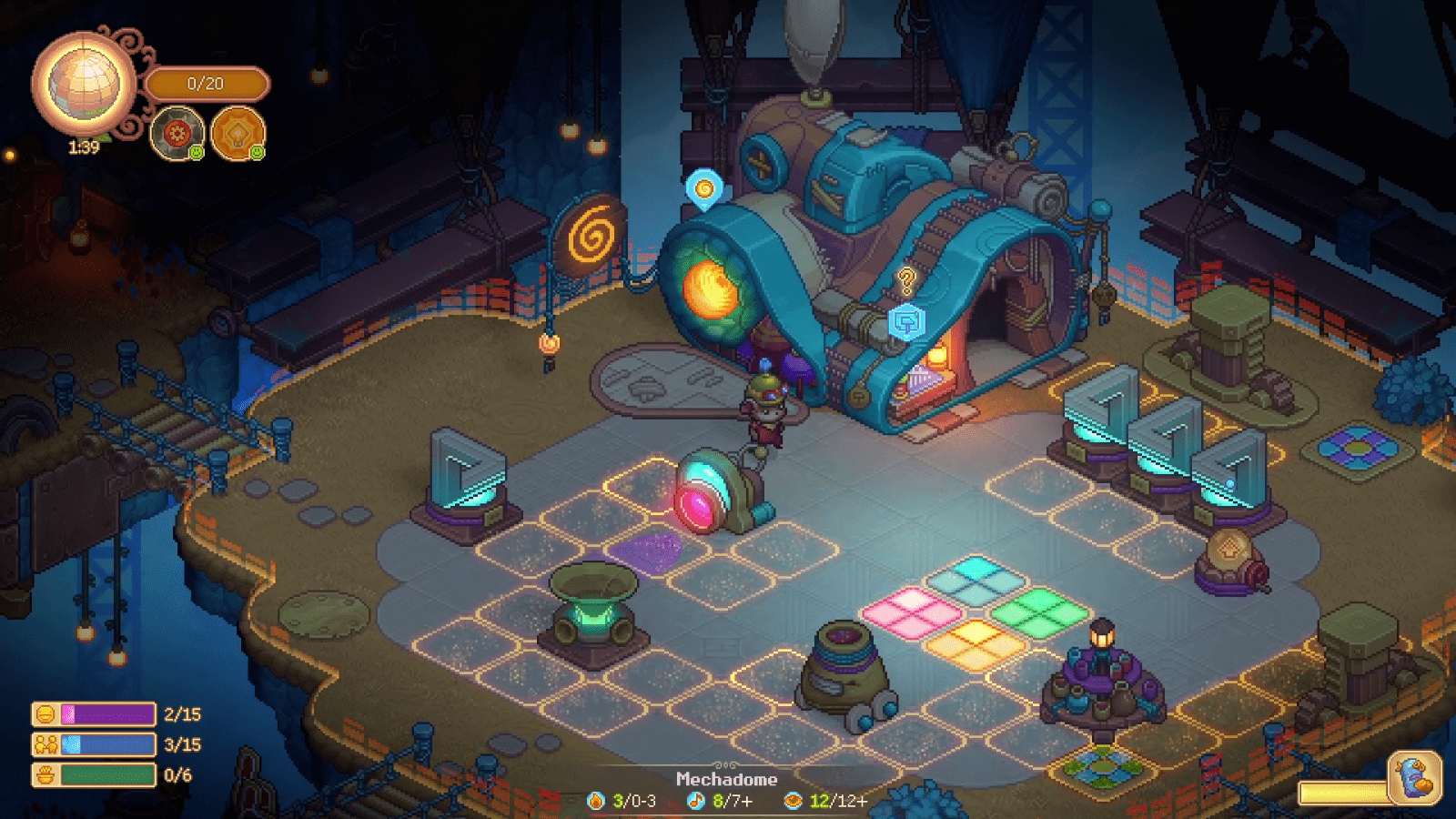This screenshot has height=819, width=1456.
Task: Click the Mechadome location label
Action: coord(727,780)
